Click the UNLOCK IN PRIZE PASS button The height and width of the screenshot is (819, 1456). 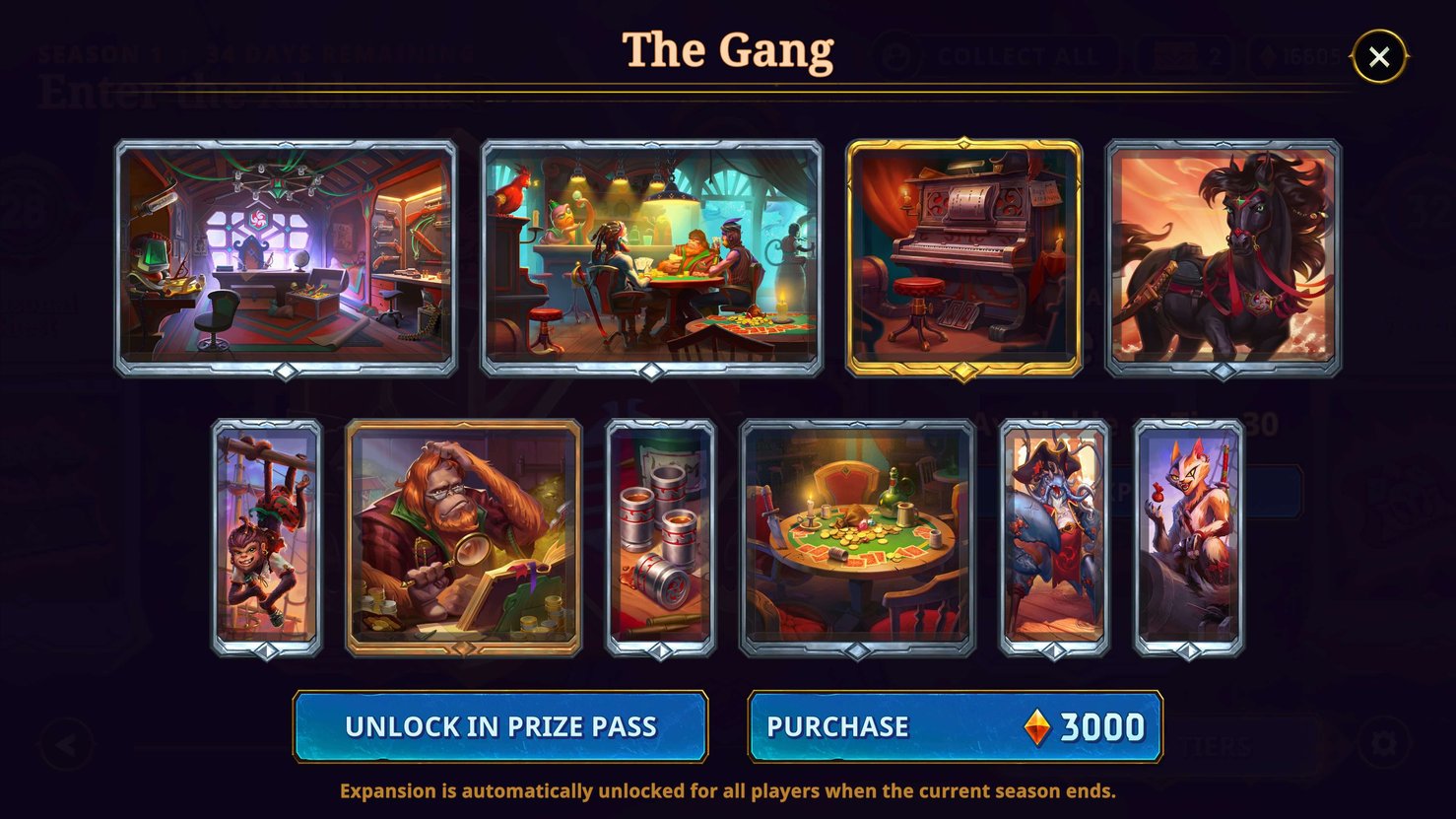click(500, 727)
